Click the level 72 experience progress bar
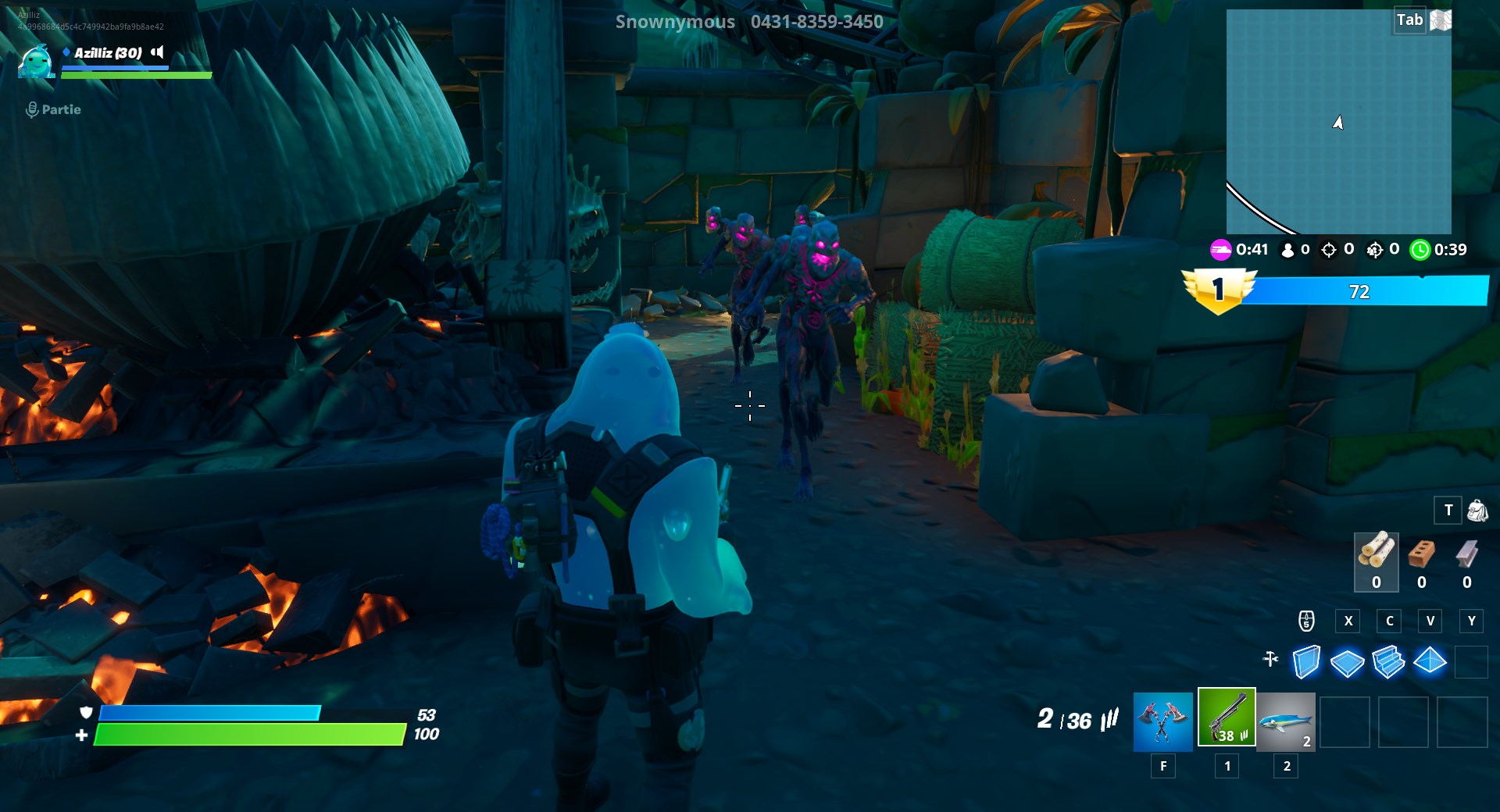 click(1359, 293)
